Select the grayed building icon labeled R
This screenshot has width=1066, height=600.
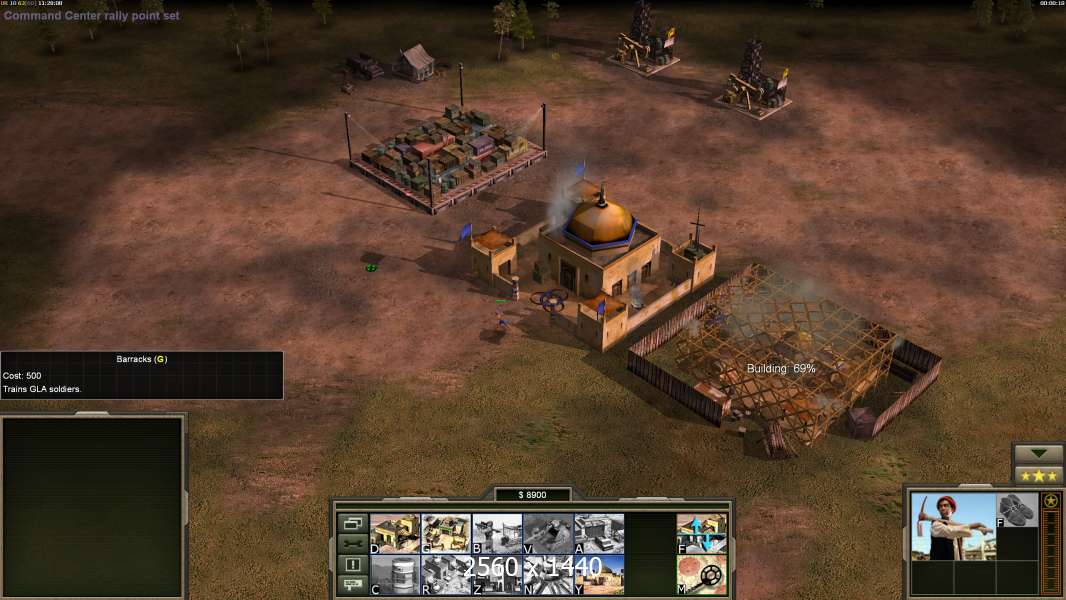(446, 574)
